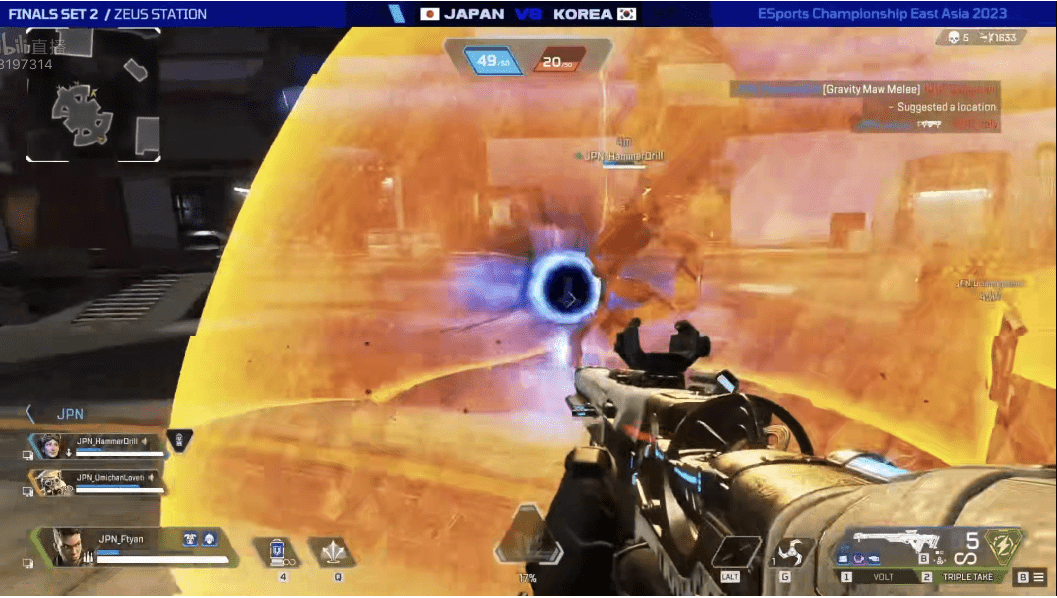The width and height of the screenshot is (1057, 598).
Task: Click the JPN team back arrow
Action: [31, 413]
